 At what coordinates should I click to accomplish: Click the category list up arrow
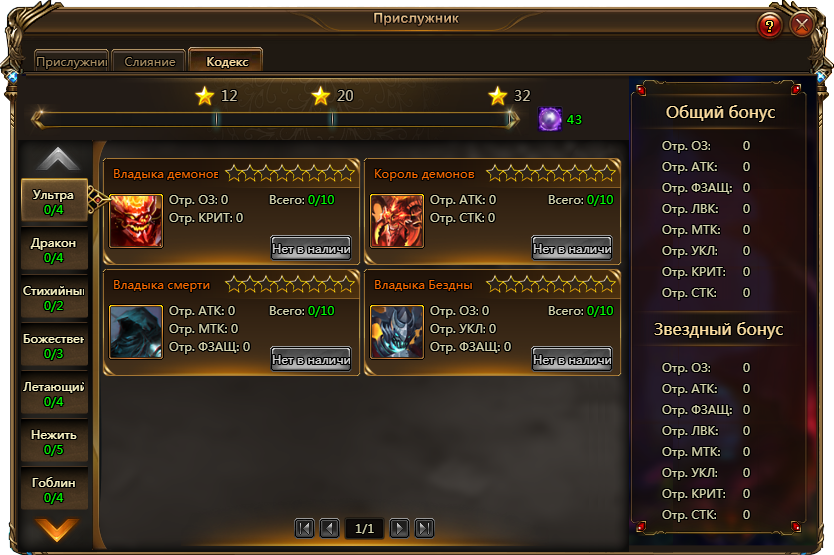pyautogui.click(x=58, y=159)
